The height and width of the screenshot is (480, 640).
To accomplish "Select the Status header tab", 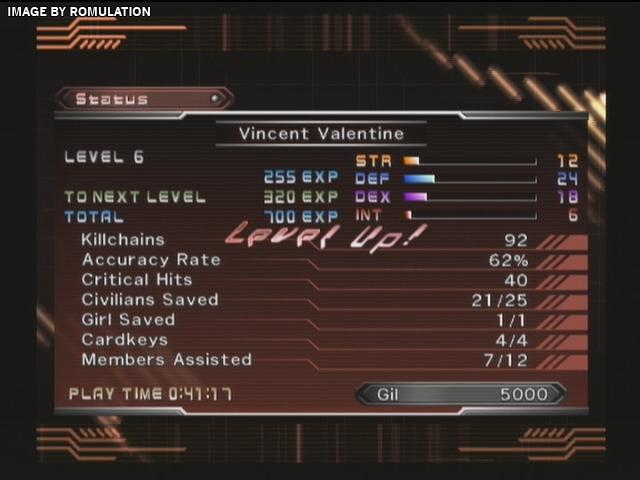I will tap(142, 99).
